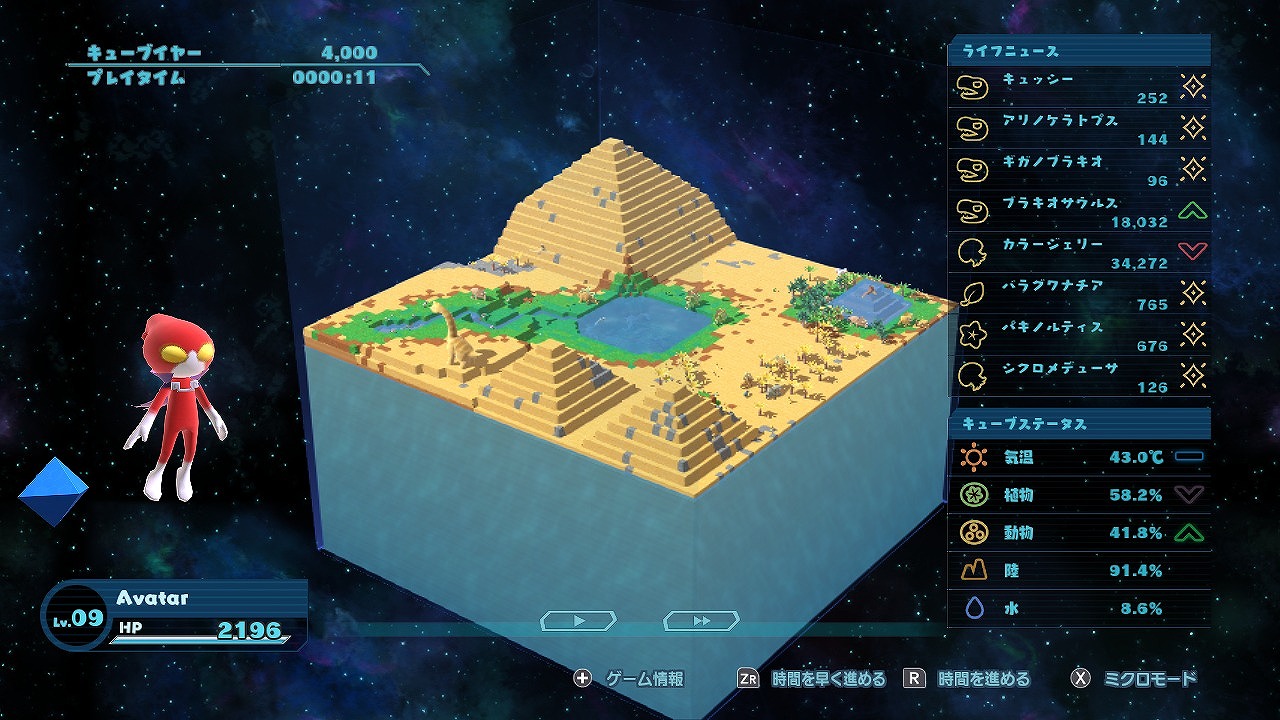Activate the fast-forward time button
Viewport: 1280px width, 720px height.
point(702,621)
